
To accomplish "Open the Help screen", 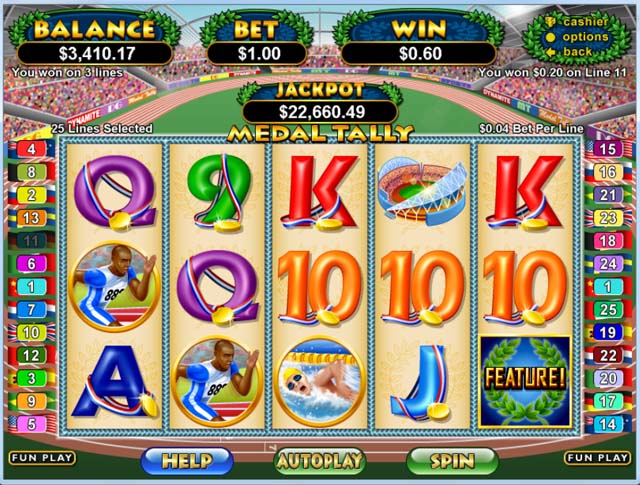I will click(x=187, y=460).
